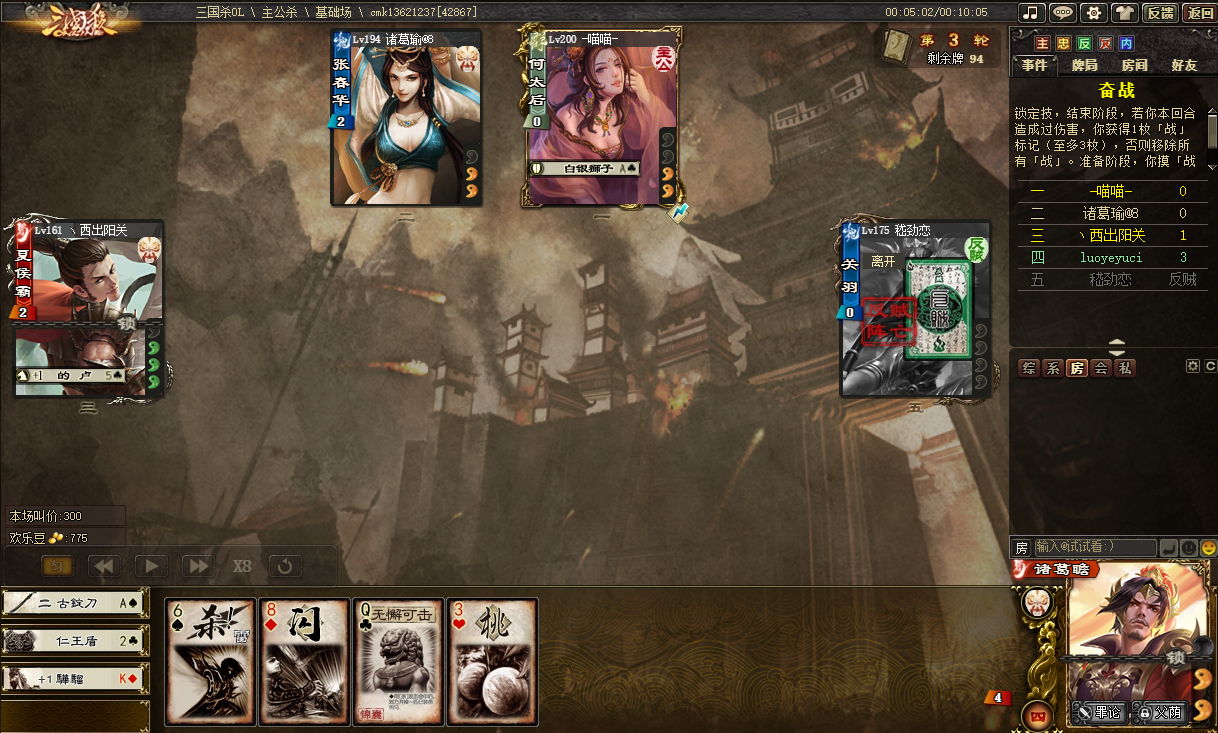
Task: Select the 何太后 player card
Action: click(601, 118)
